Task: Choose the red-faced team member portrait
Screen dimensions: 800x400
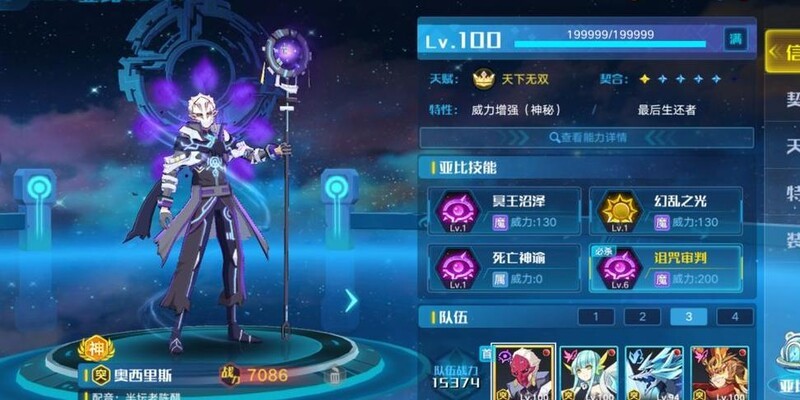Action: point(522,372)
